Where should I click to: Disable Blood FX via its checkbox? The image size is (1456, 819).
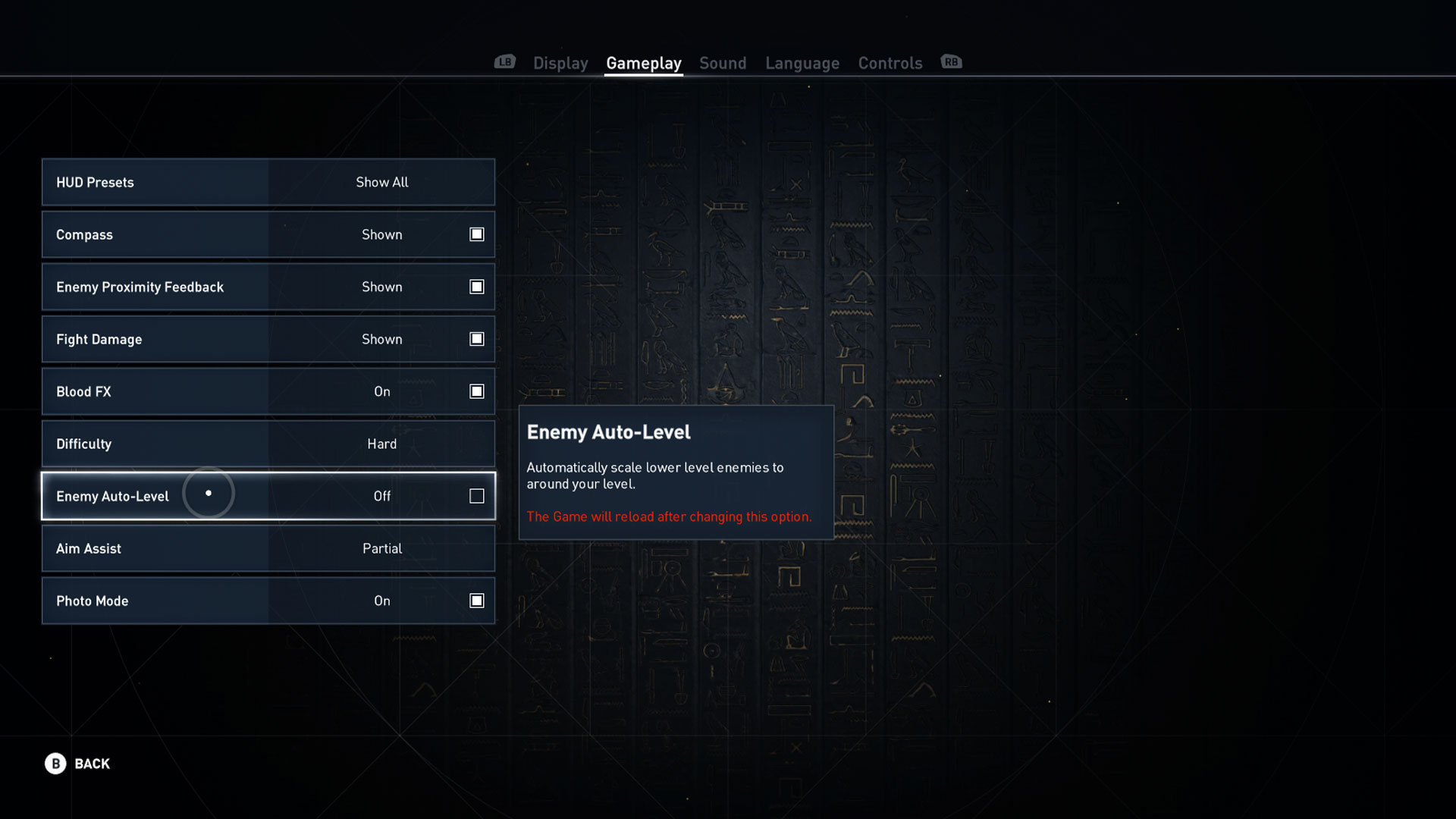pyautogui.click(x=476, y=391)
